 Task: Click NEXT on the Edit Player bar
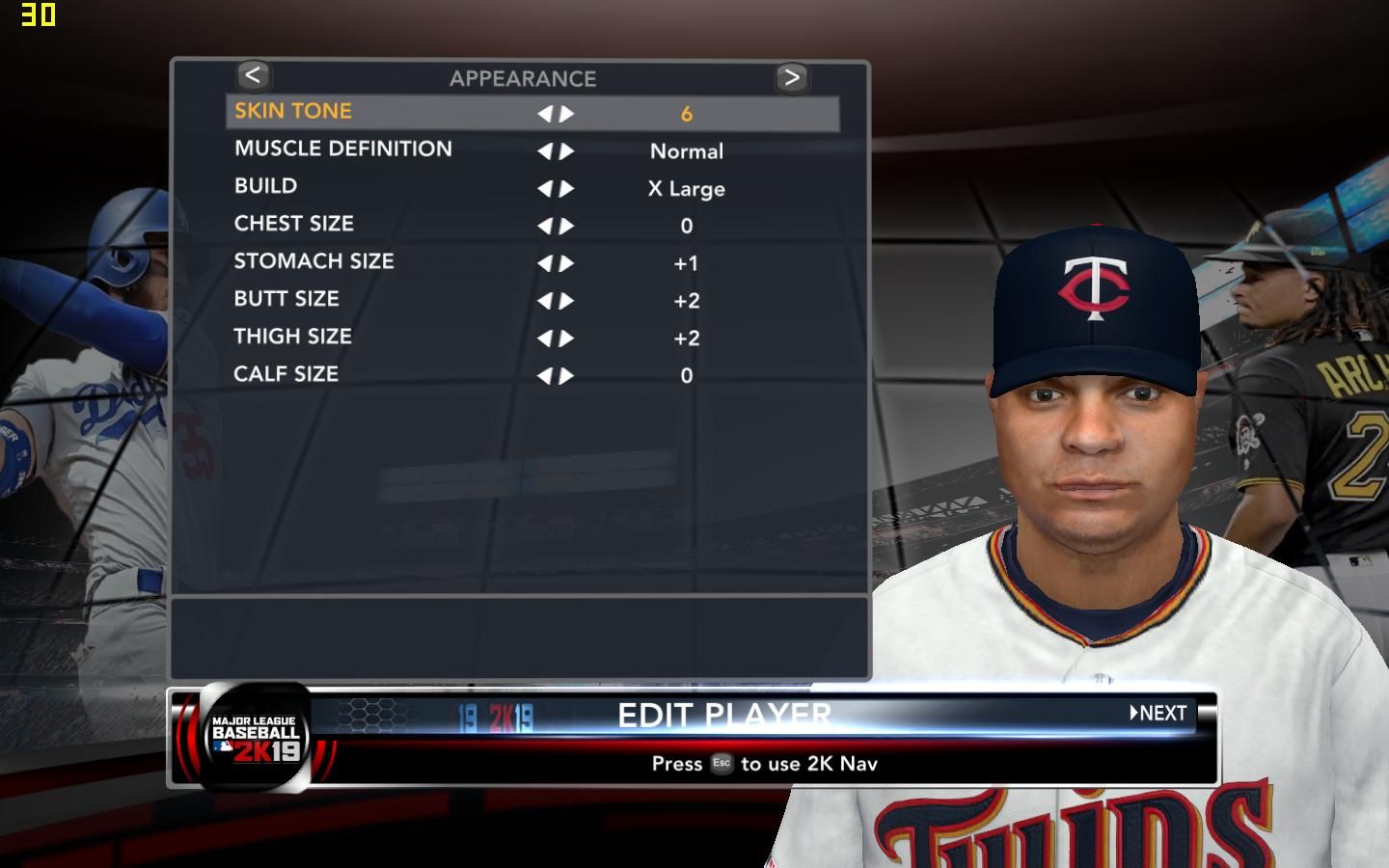pos(1158,714)
